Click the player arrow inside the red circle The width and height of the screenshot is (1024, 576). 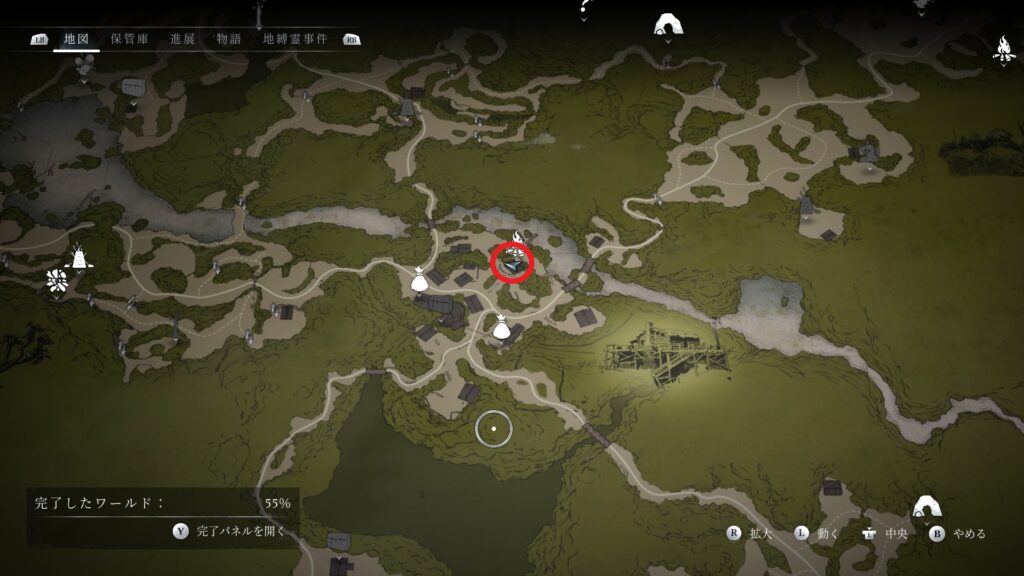513,264
